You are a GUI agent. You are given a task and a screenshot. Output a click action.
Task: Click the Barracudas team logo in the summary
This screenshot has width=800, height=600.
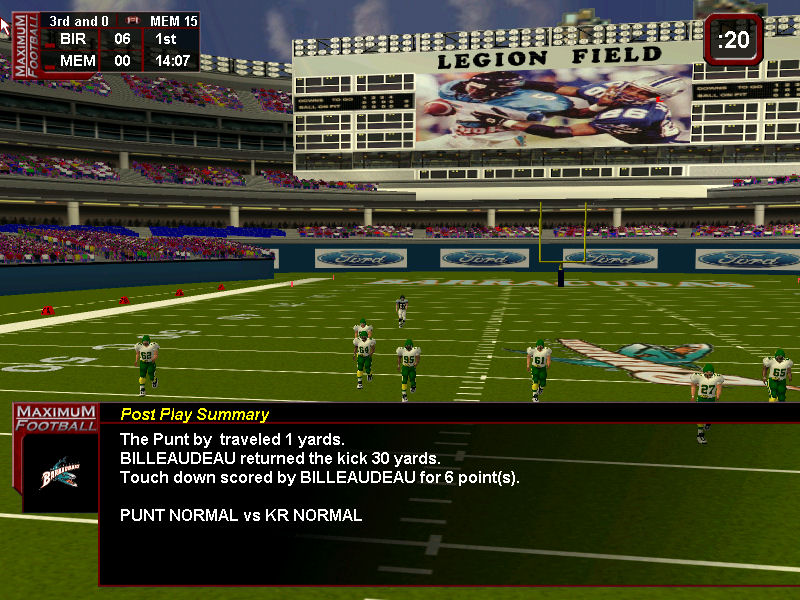click(x=60, y=472)
